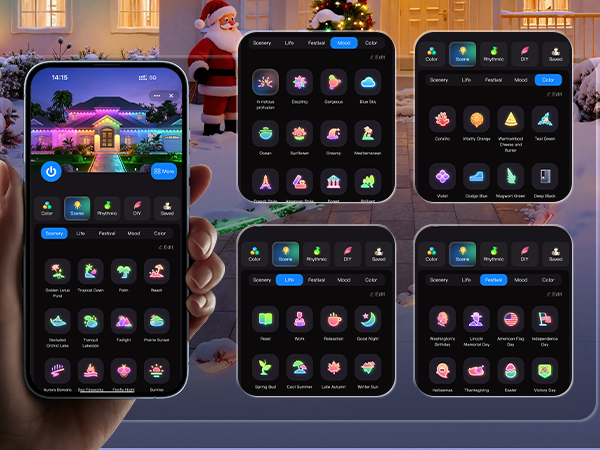Select the Teal Green color scene
Screen dimensions: 600x450
click(544, 119)
